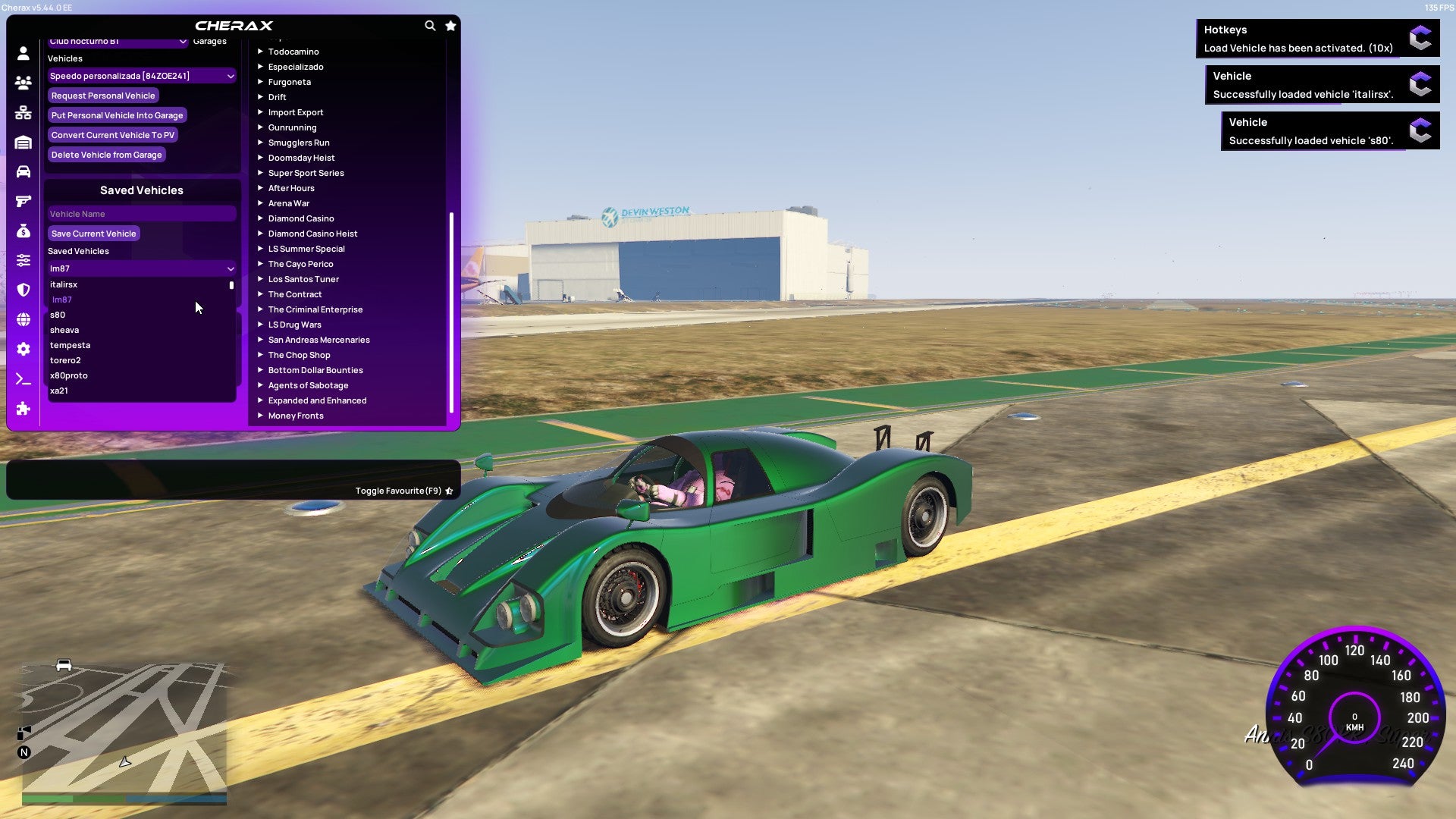Click the search magnifier in Cherax header
Screen dimensions: 1456x819
[430, 25]
